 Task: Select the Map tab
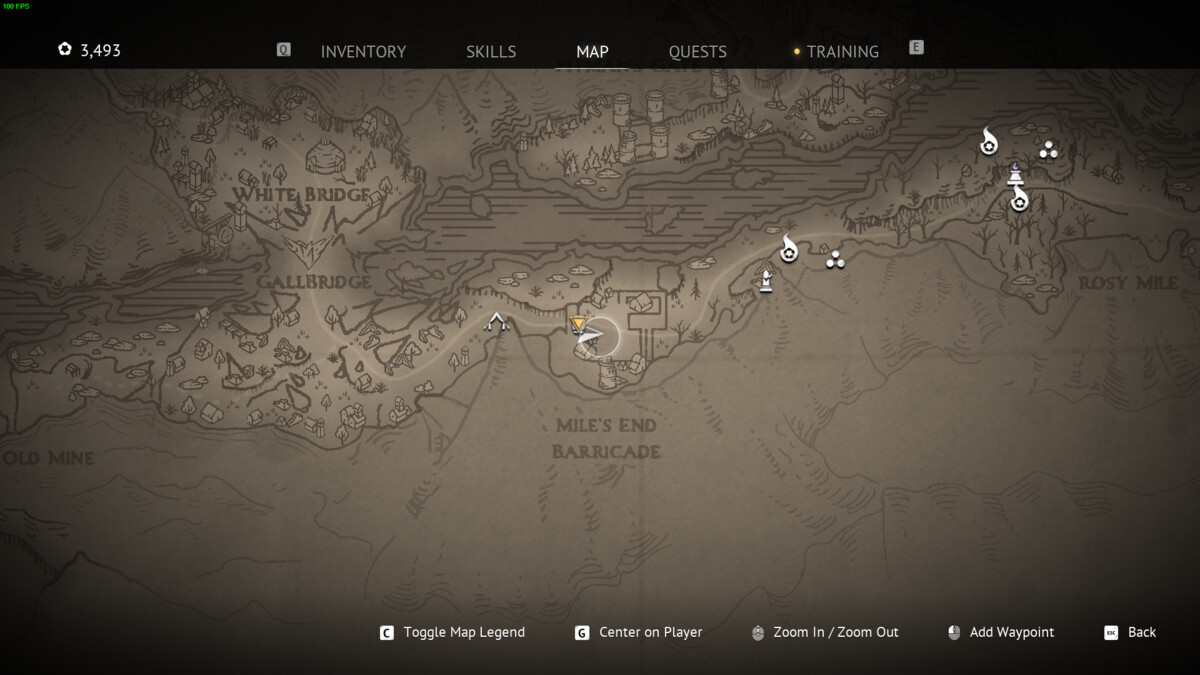pos(592,52)
